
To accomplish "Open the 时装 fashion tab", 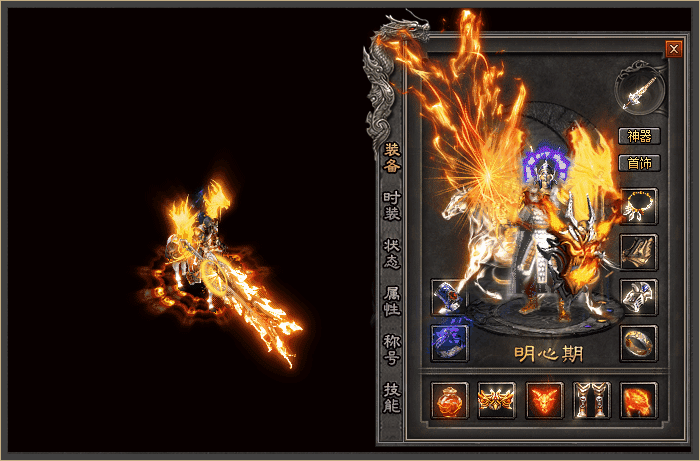I will [392, 206].
